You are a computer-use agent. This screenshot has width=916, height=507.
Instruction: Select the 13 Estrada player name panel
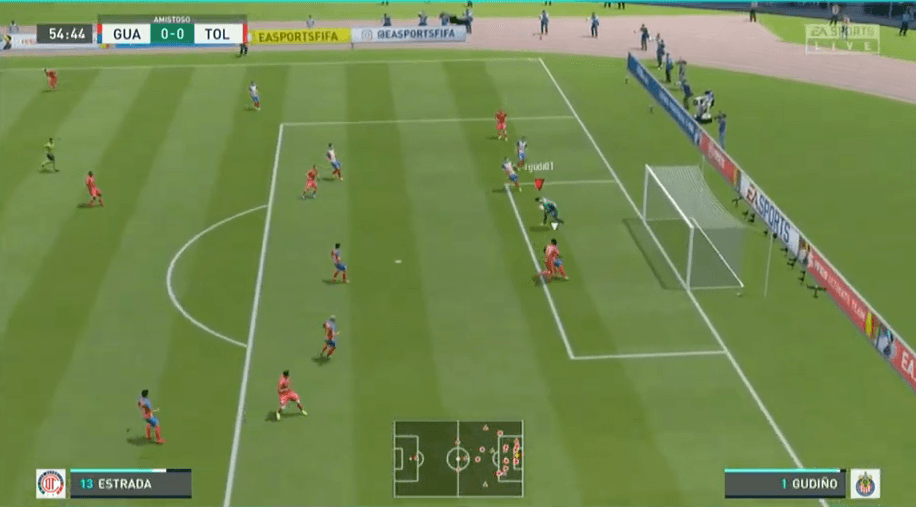tap(130, 484)
